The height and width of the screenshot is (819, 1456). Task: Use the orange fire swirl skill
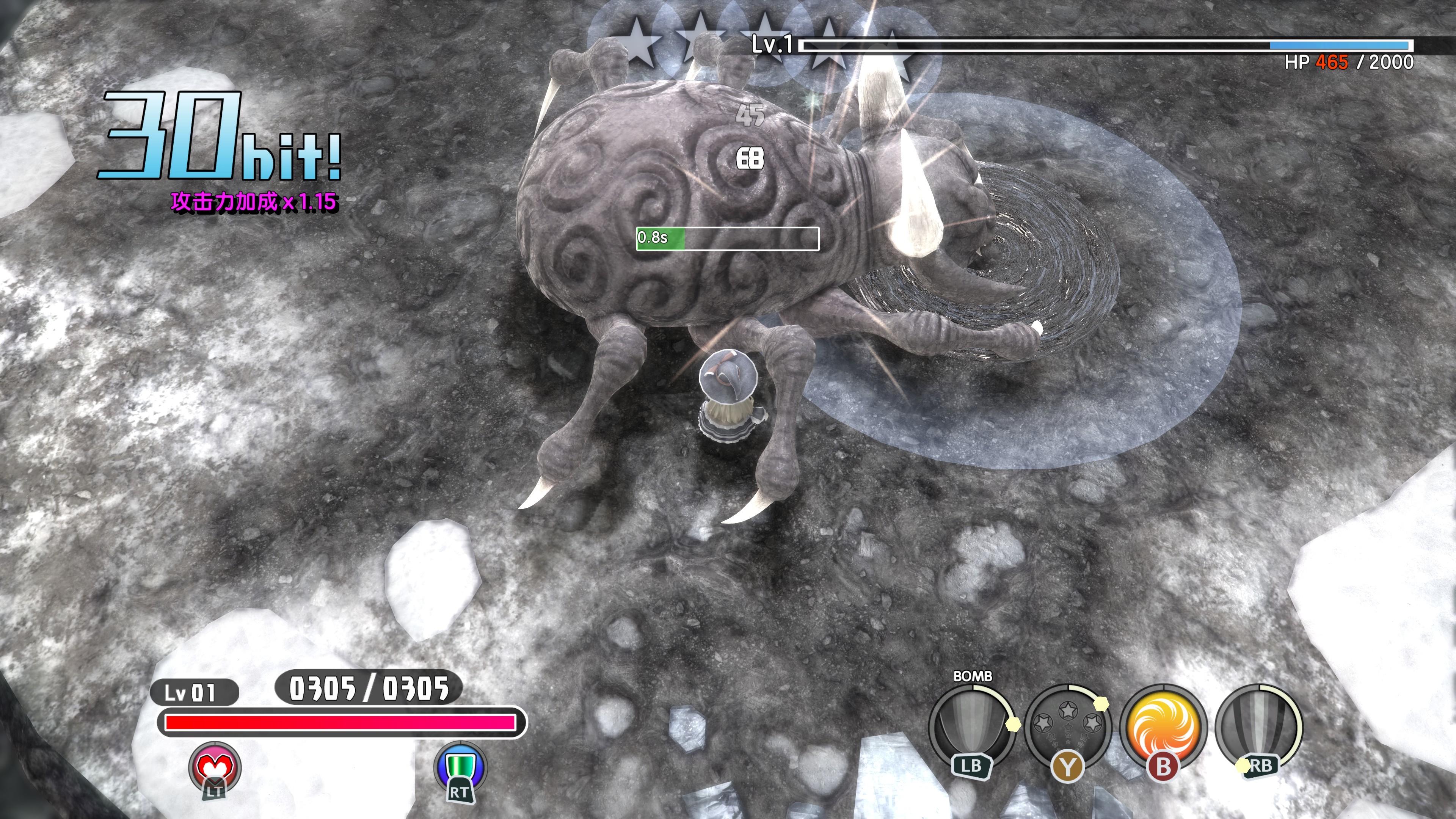(x=1163, y=726)
